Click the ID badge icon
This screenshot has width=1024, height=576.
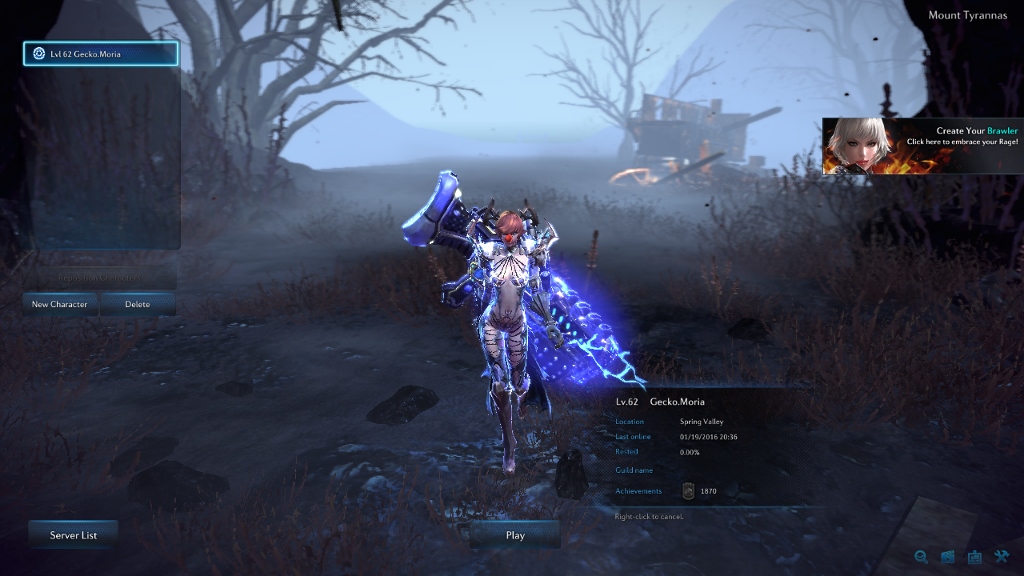click(975, 557)
